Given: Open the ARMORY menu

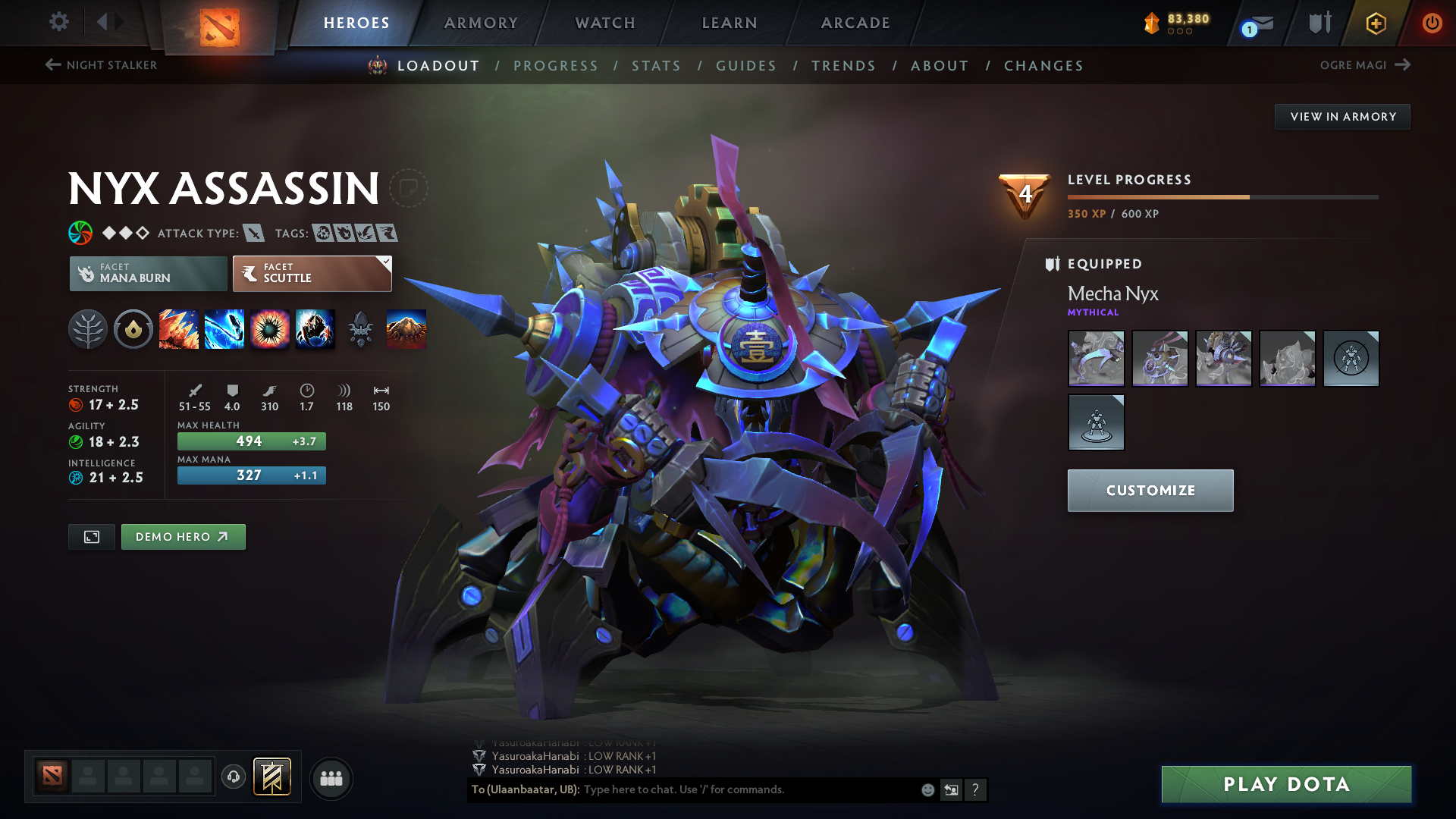Looking at the screenshot, I should coord(480,23).
